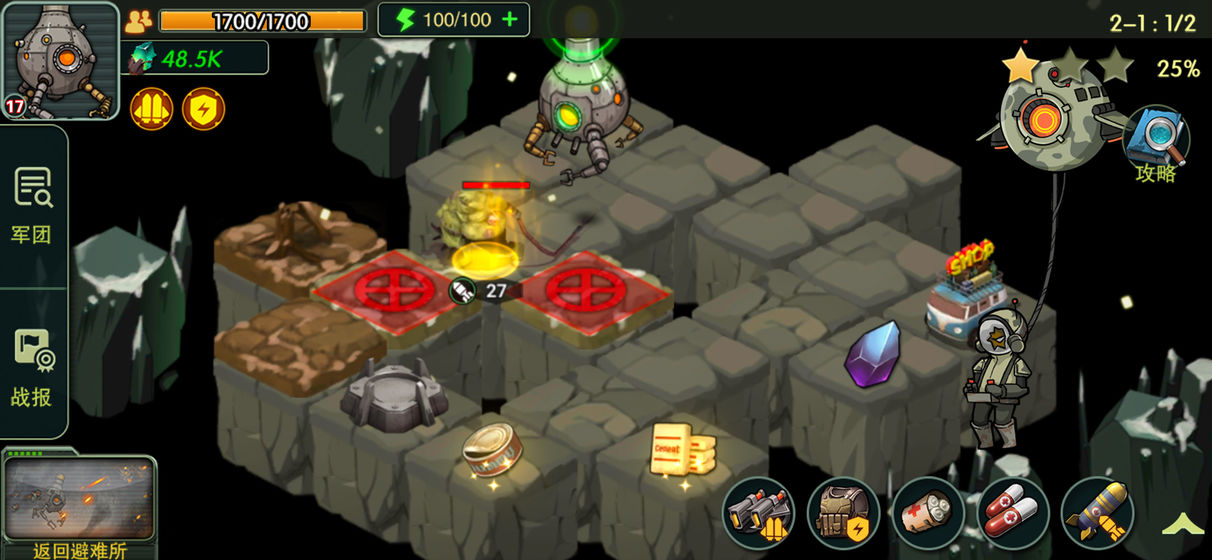Tap the green plus to add energy
The image size is (1212, 560).
coord(510,20)
